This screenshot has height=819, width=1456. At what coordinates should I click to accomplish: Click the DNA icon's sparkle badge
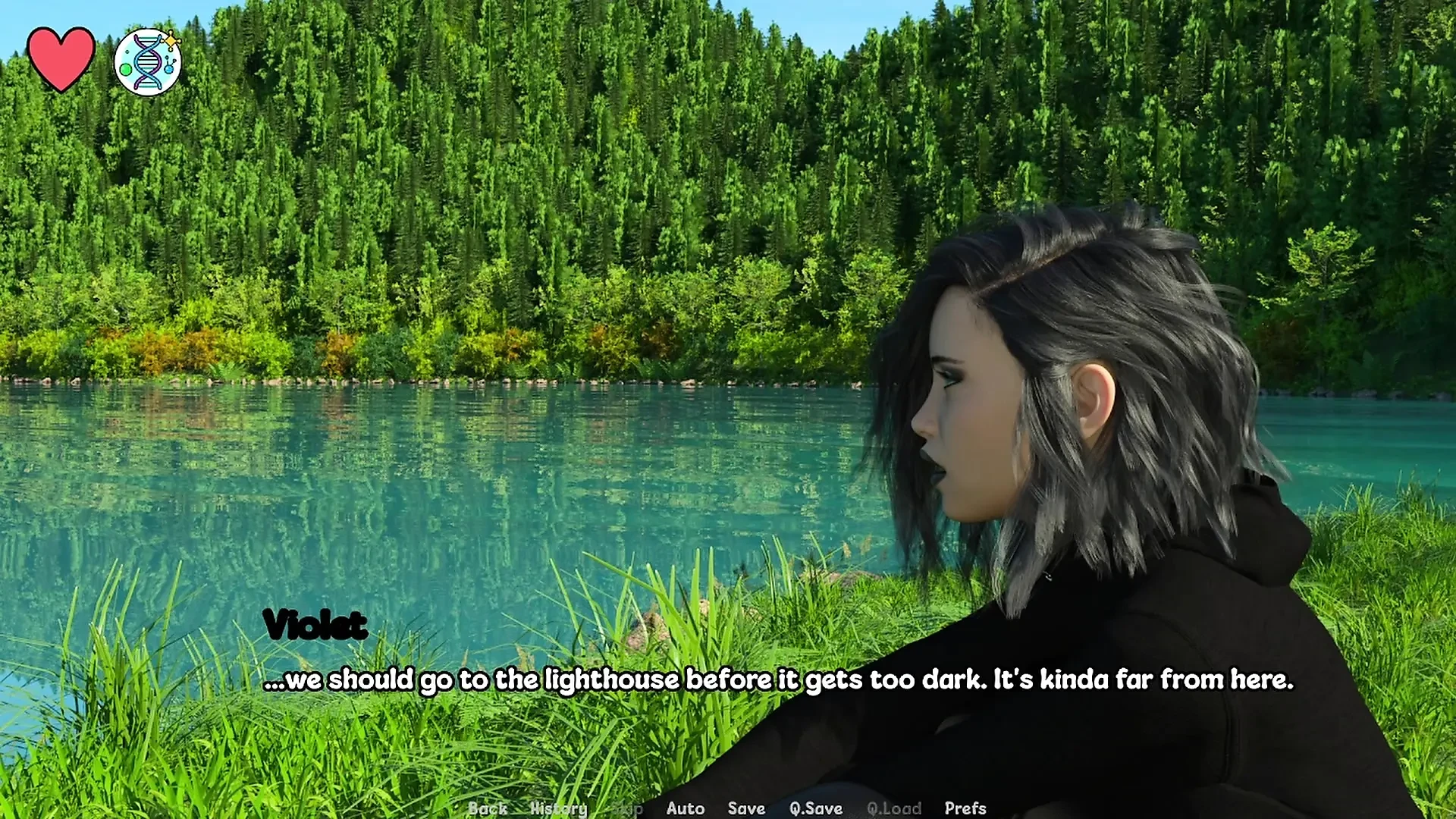(173, 38)
